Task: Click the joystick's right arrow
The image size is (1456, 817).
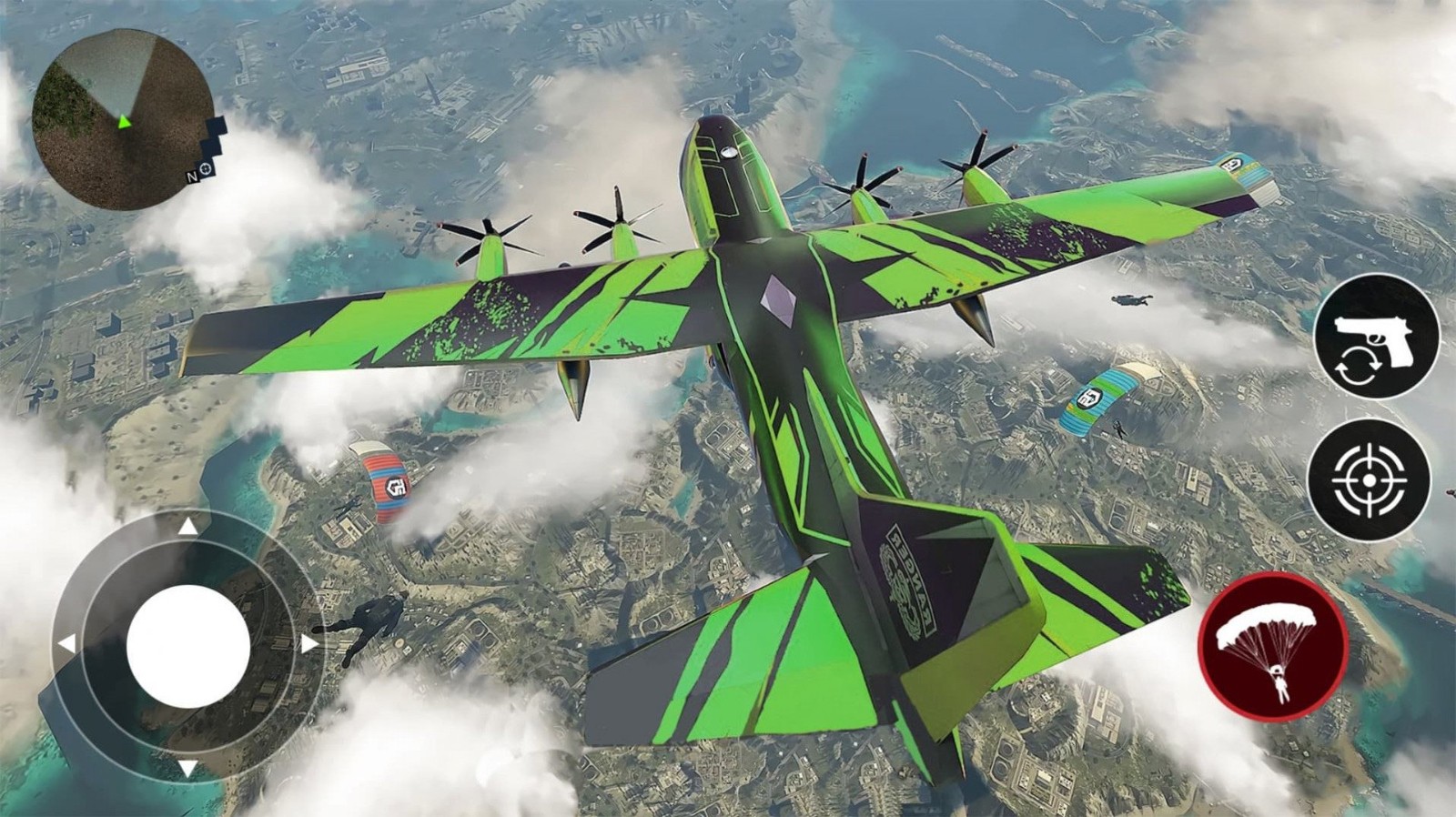Action: click(x=308, y=645)
